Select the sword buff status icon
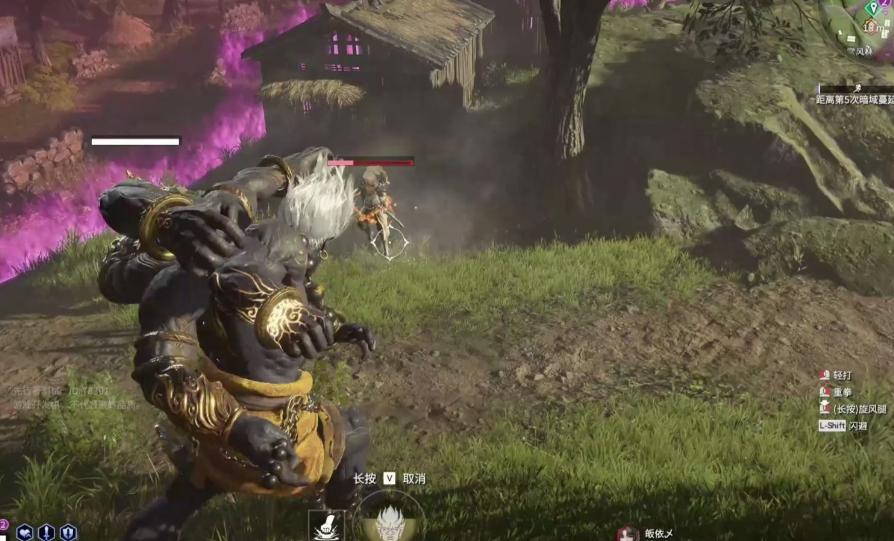 (46, 533)
